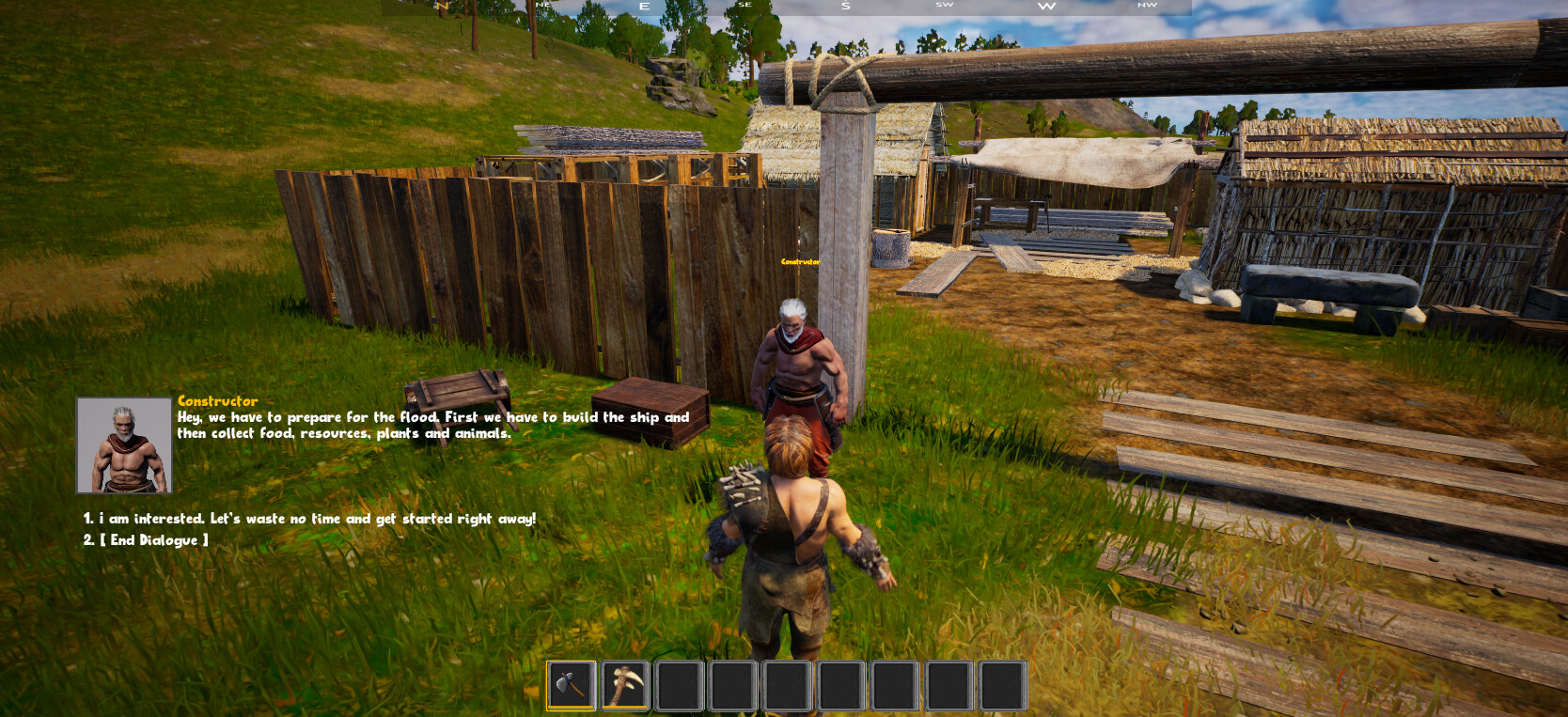
Task: Choose dialogue option 1 to start the quest
Action: (308, 518)
